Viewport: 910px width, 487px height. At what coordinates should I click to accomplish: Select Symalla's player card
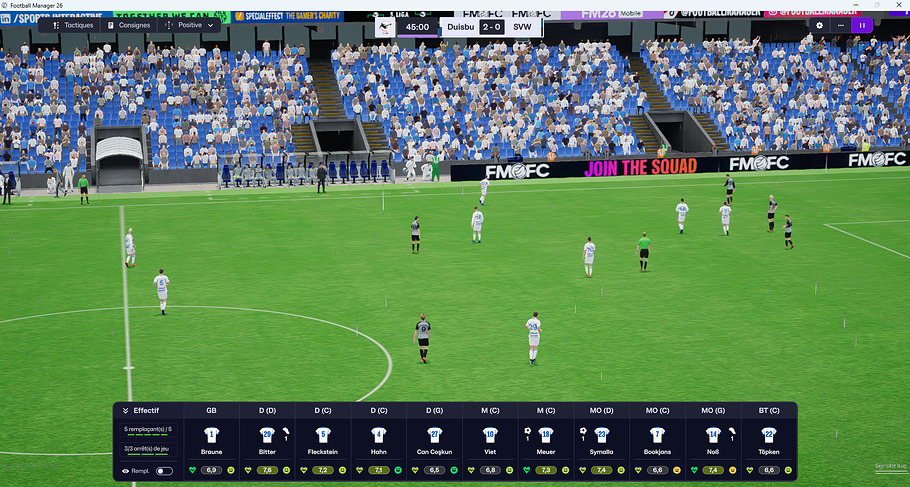[602, 441]
